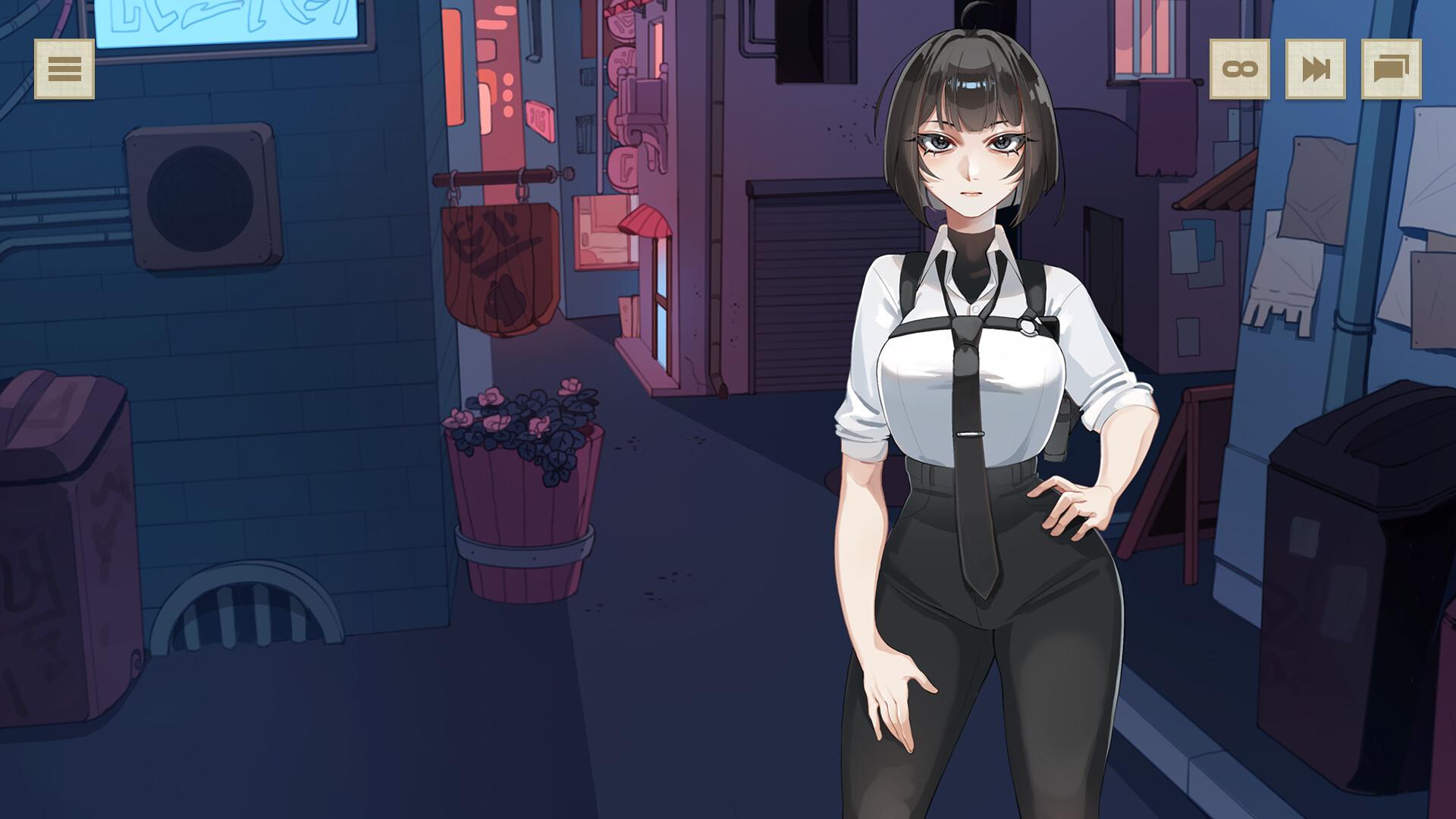Screen dimensions: 1456x819
Task: Open the hamburger menu panel
Action: [x=64, y=70]
